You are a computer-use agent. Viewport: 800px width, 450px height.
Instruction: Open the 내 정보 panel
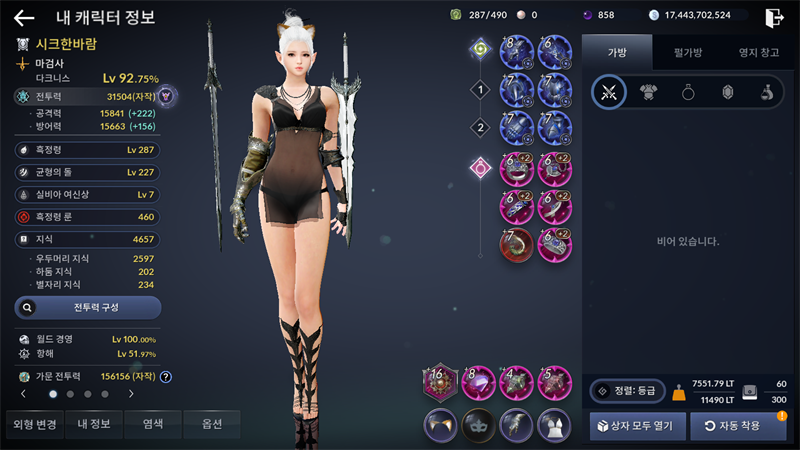pyautogui.click(x=95, y=424)
